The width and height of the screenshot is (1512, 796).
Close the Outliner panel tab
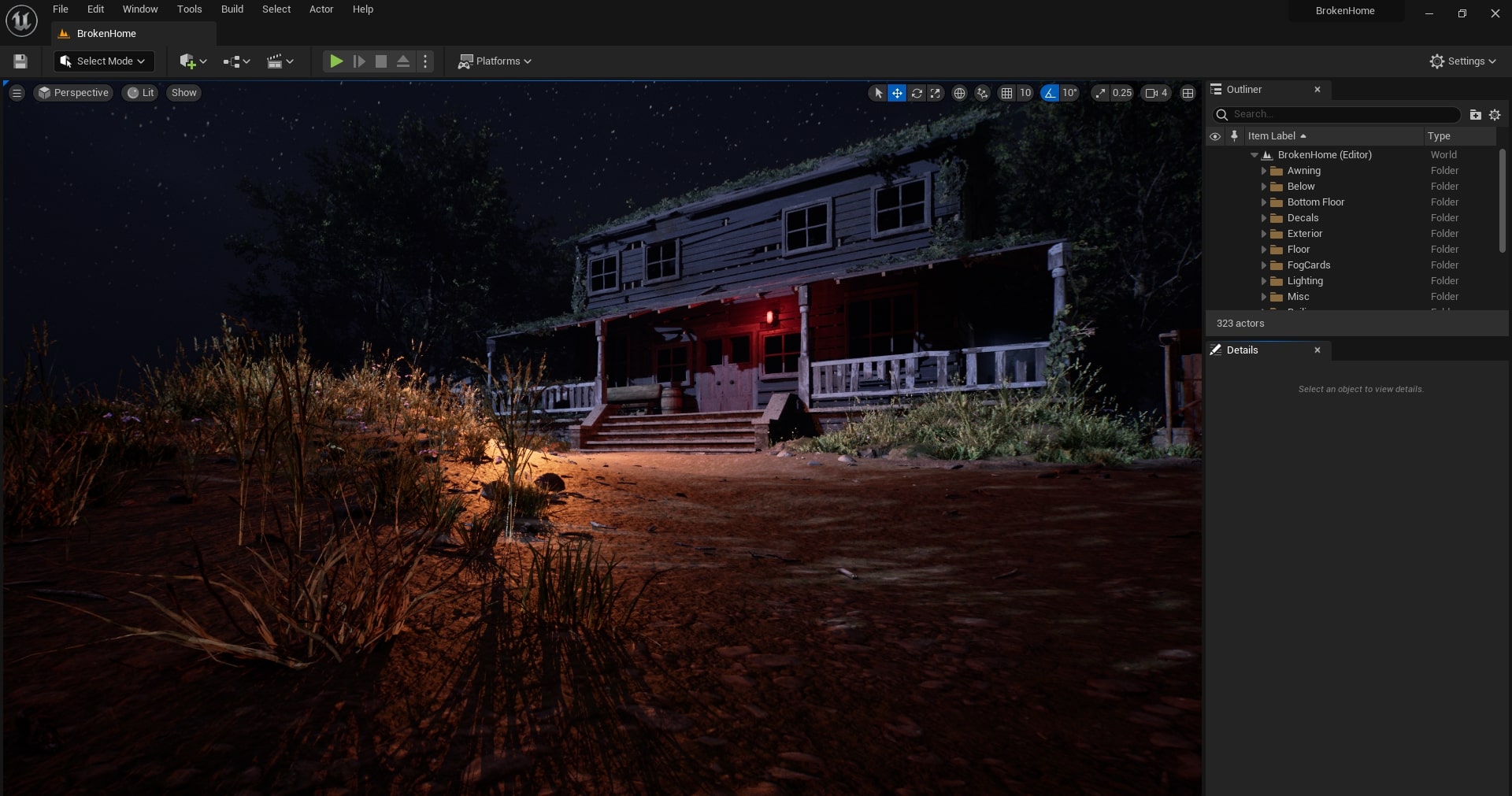coord(1317,90)
